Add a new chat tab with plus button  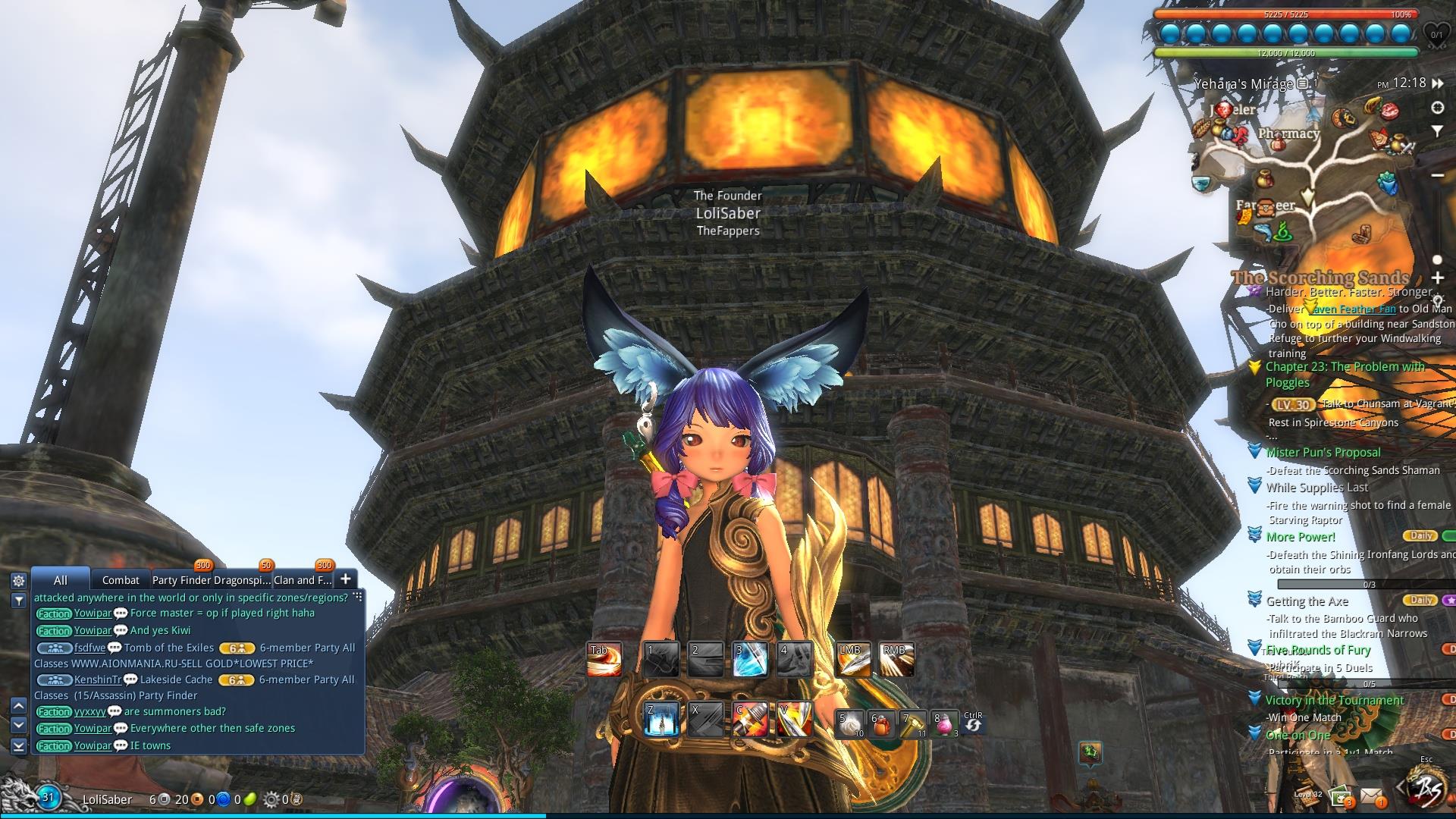[345, 579]
